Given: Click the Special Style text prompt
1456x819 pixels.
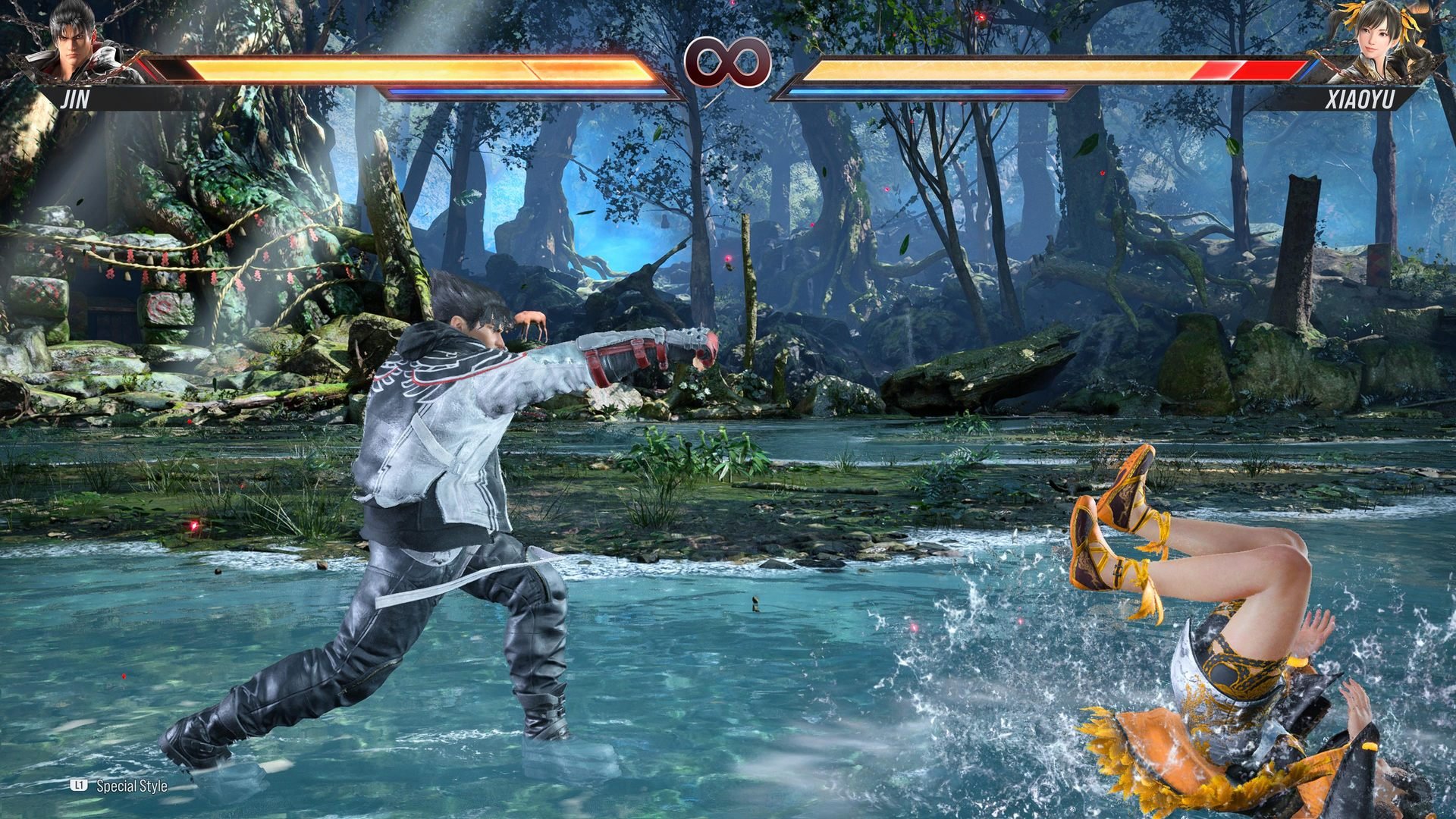Looking at the screenshot, I should 130,787.
